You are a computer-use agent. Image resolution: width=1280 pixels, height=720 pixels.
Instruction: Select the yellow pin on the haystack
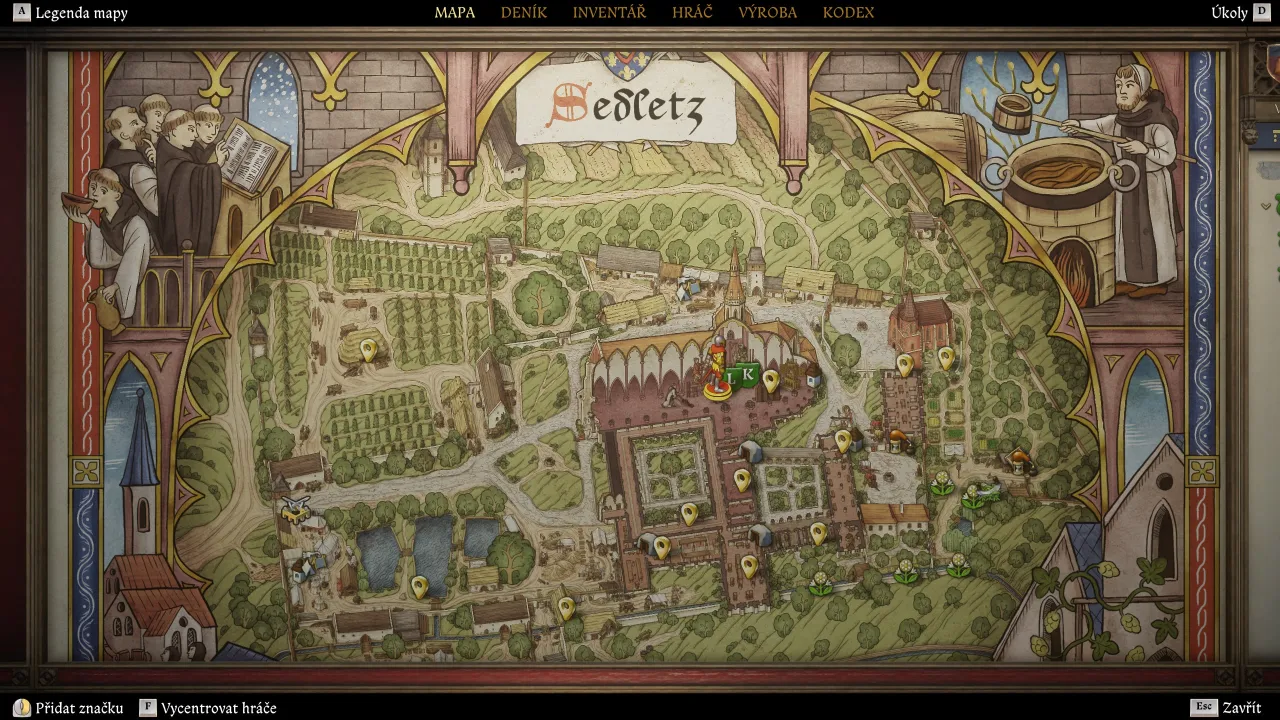pyautogui.click(x=368, y=350)
